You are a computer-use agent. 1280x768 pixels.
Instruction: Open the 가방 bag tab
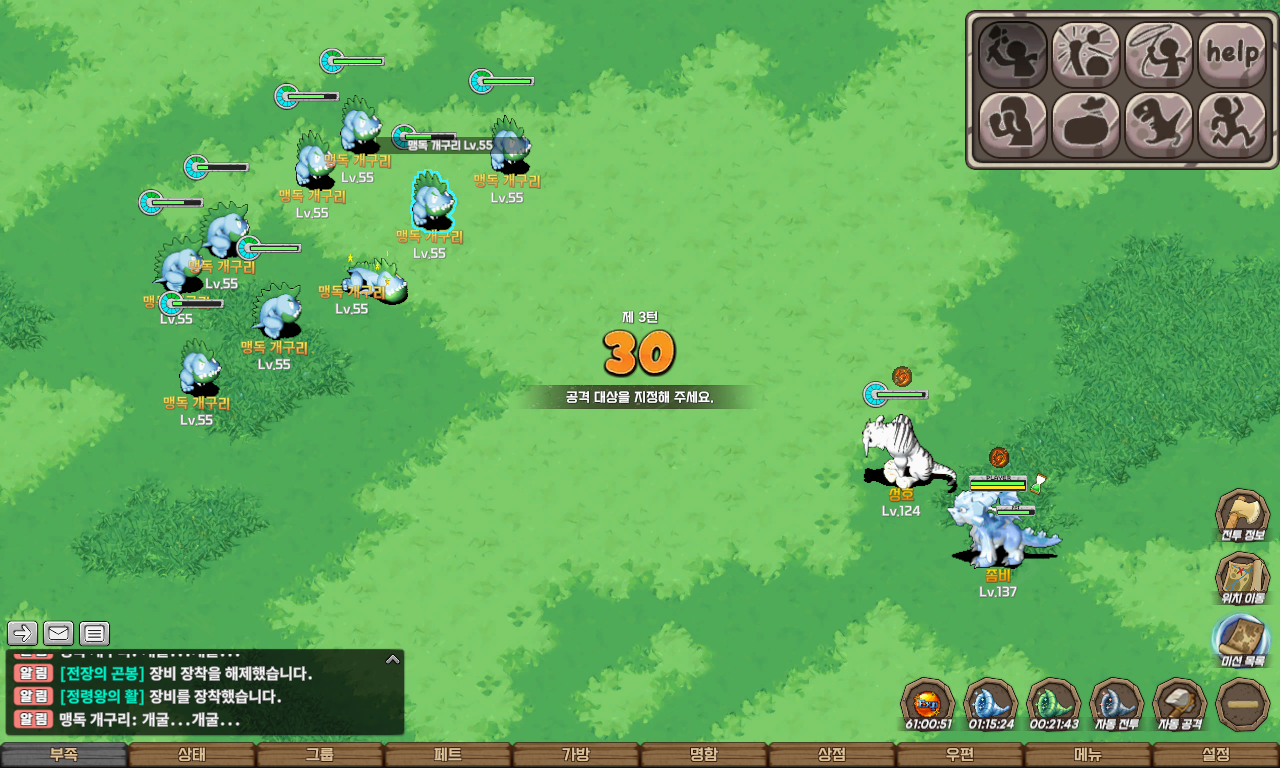(576, 755)
